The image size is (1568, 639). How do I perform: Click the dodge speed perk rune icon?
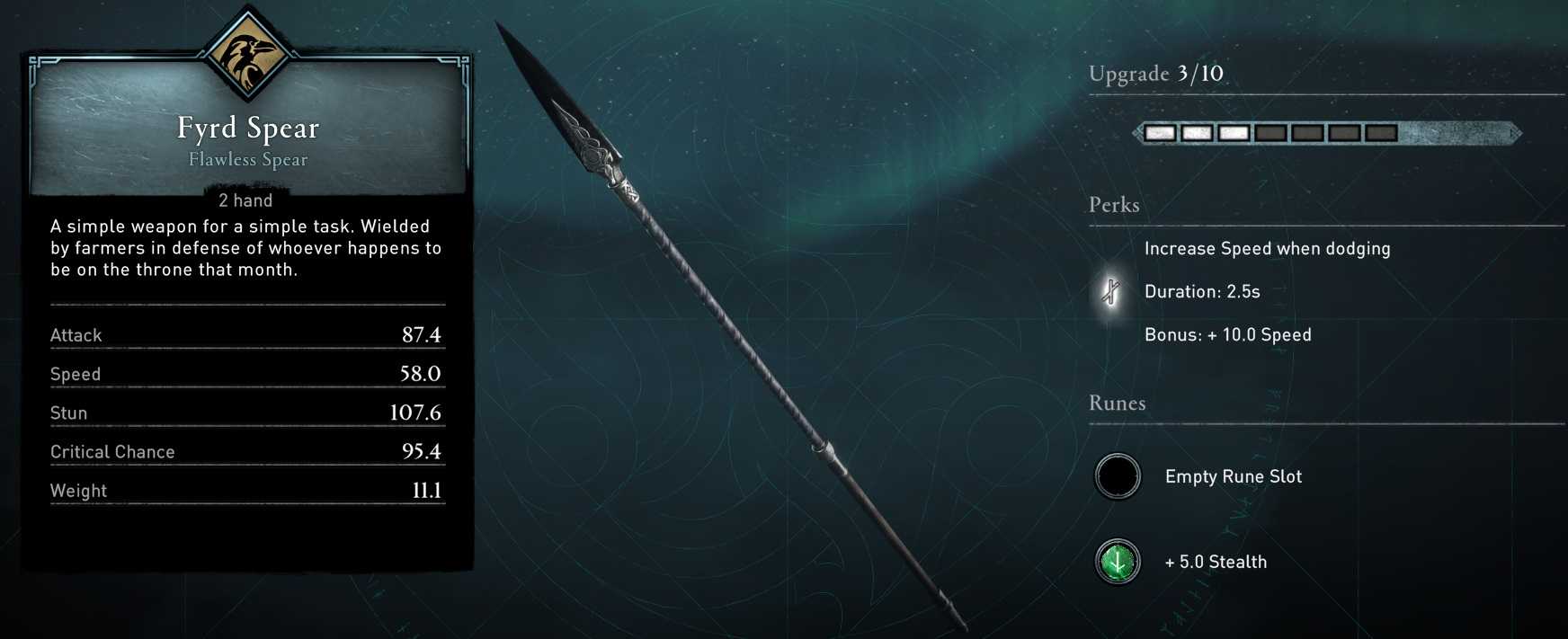point(1112,291)
